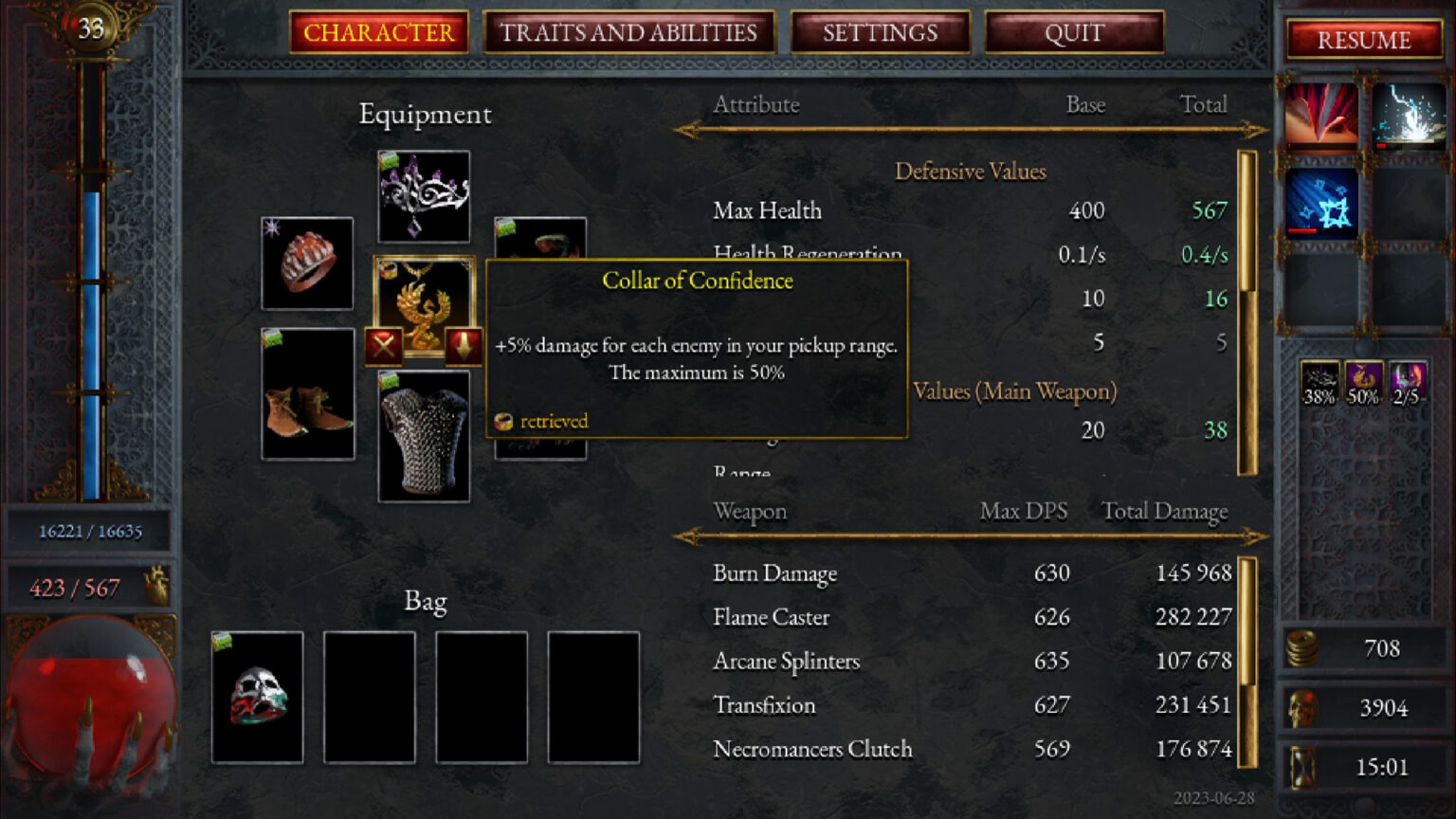This screenshot has width=1456, height=819.
Task: Click the QUIT menu item
Action: [x=1072, y=33]
